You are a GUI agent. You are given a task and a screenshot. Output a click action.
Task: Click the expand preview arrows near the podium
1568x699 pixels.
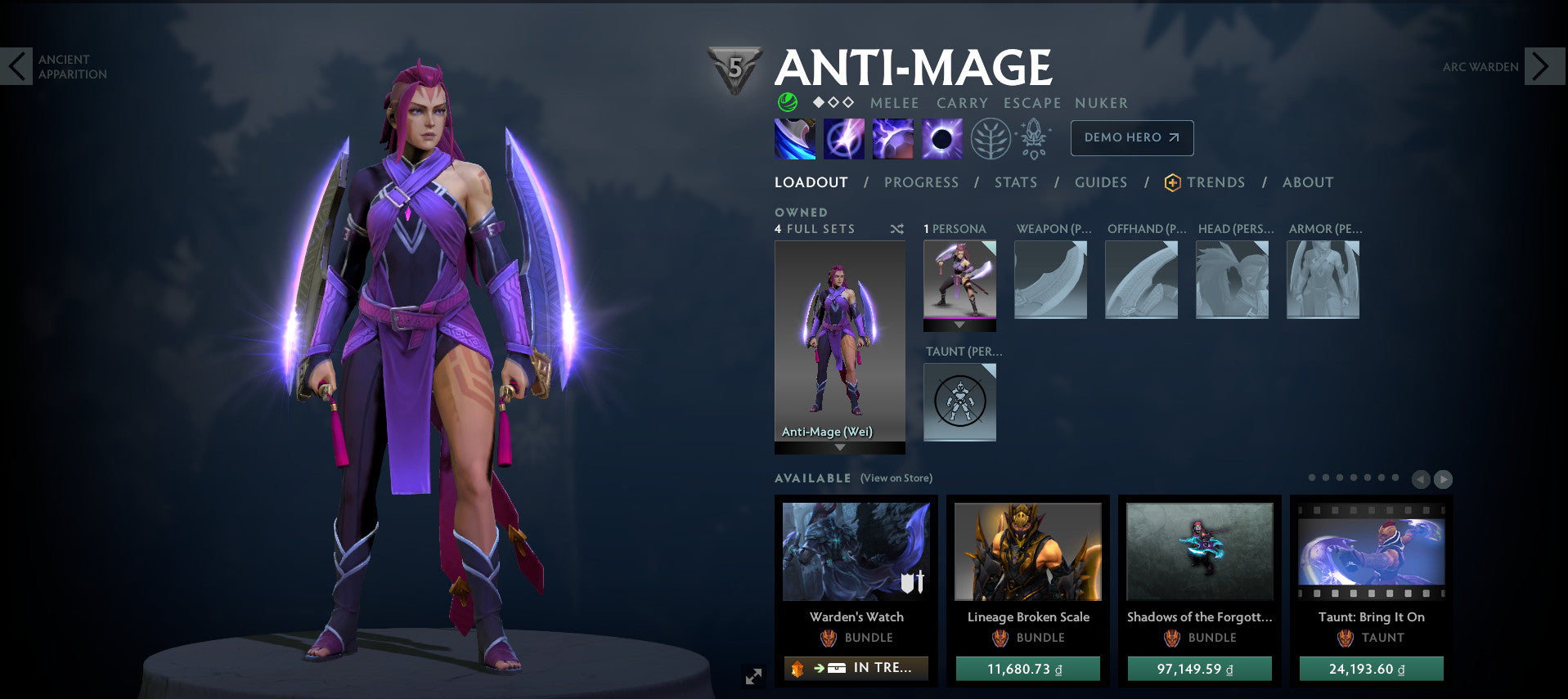point(753,675)
